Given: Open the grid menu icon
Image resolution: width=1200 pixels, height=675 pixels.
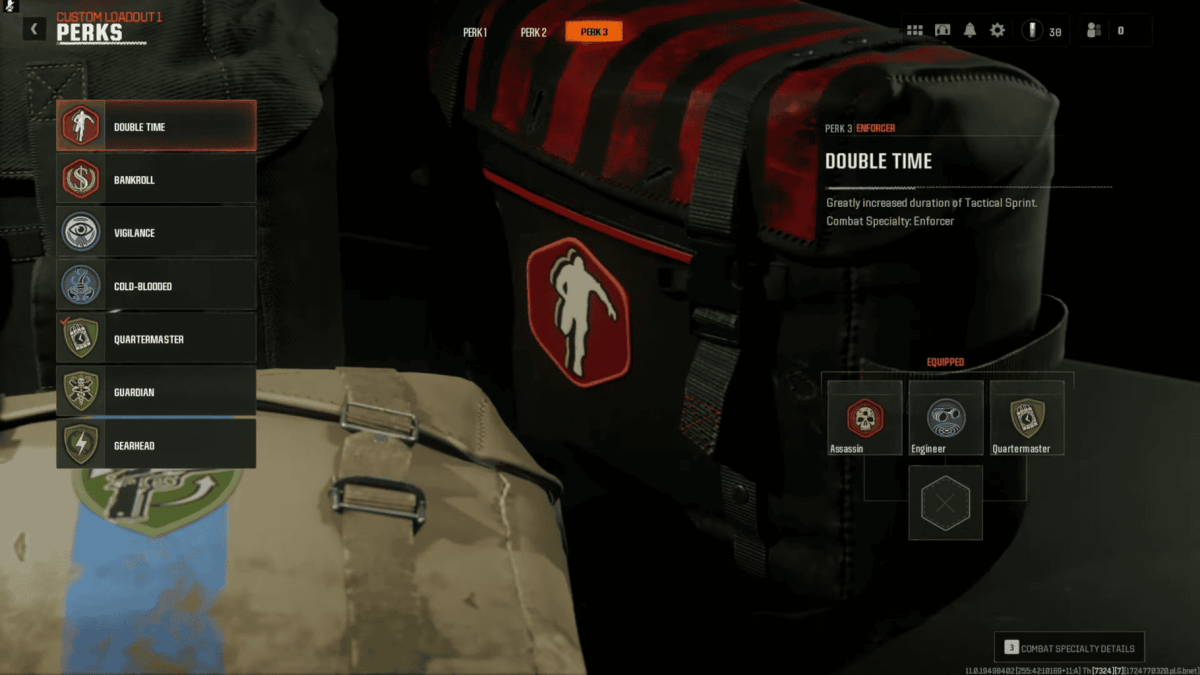Looking at the screenshot, I should (915, 31).
